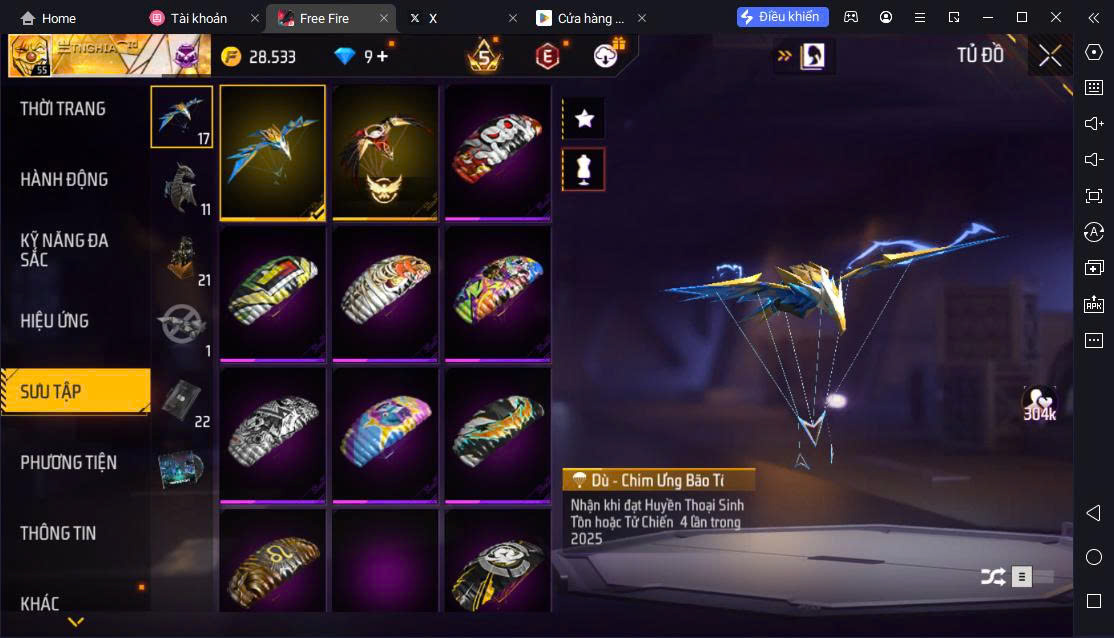Open the HIỆU ỨNG section
The height and width of the screenshot is (638, 1114).
coord(55,321)
